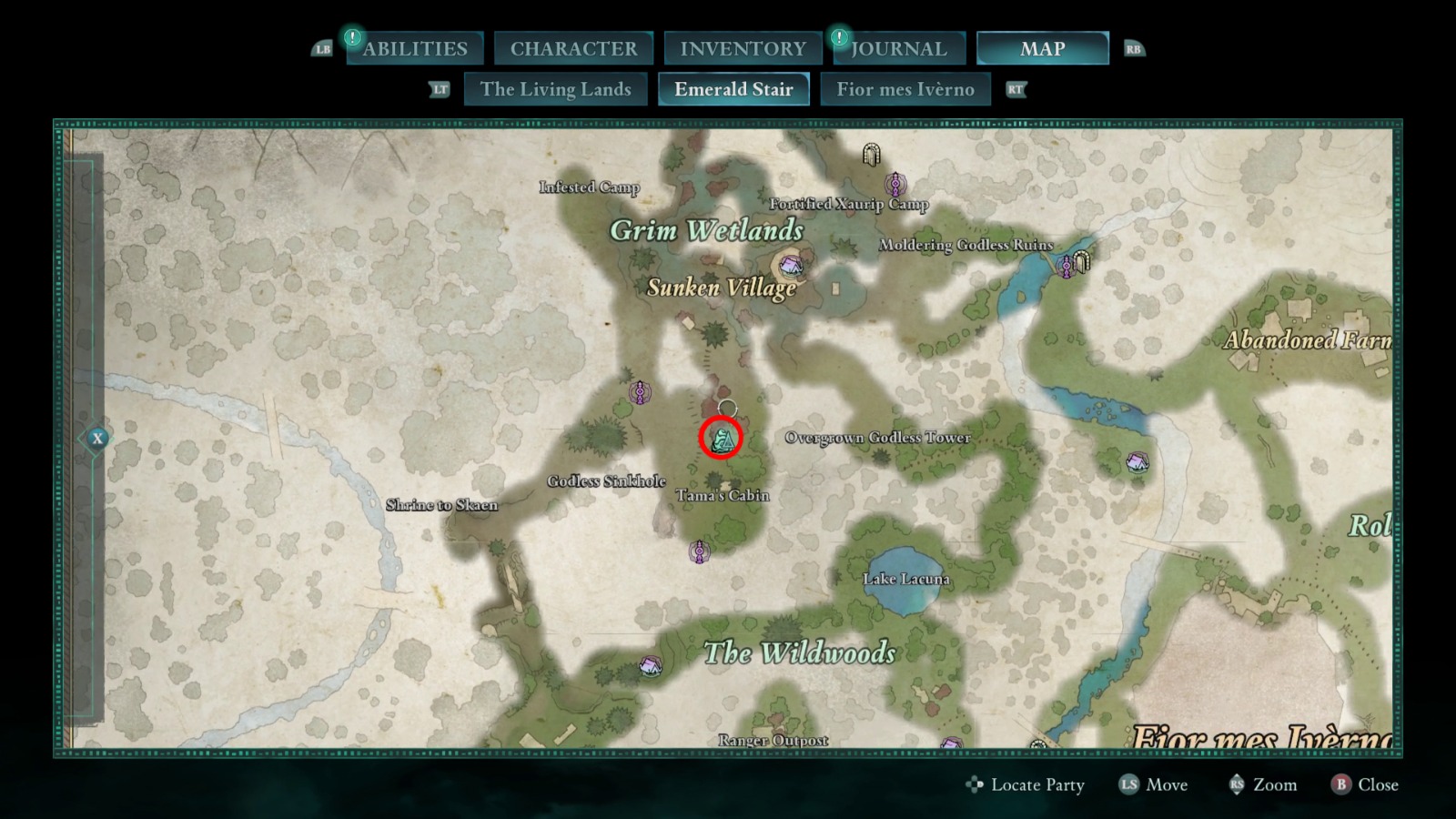Screen dimensions: 1456x819
Task: Go to the Journal tab
Action: [x=898, y=48]
